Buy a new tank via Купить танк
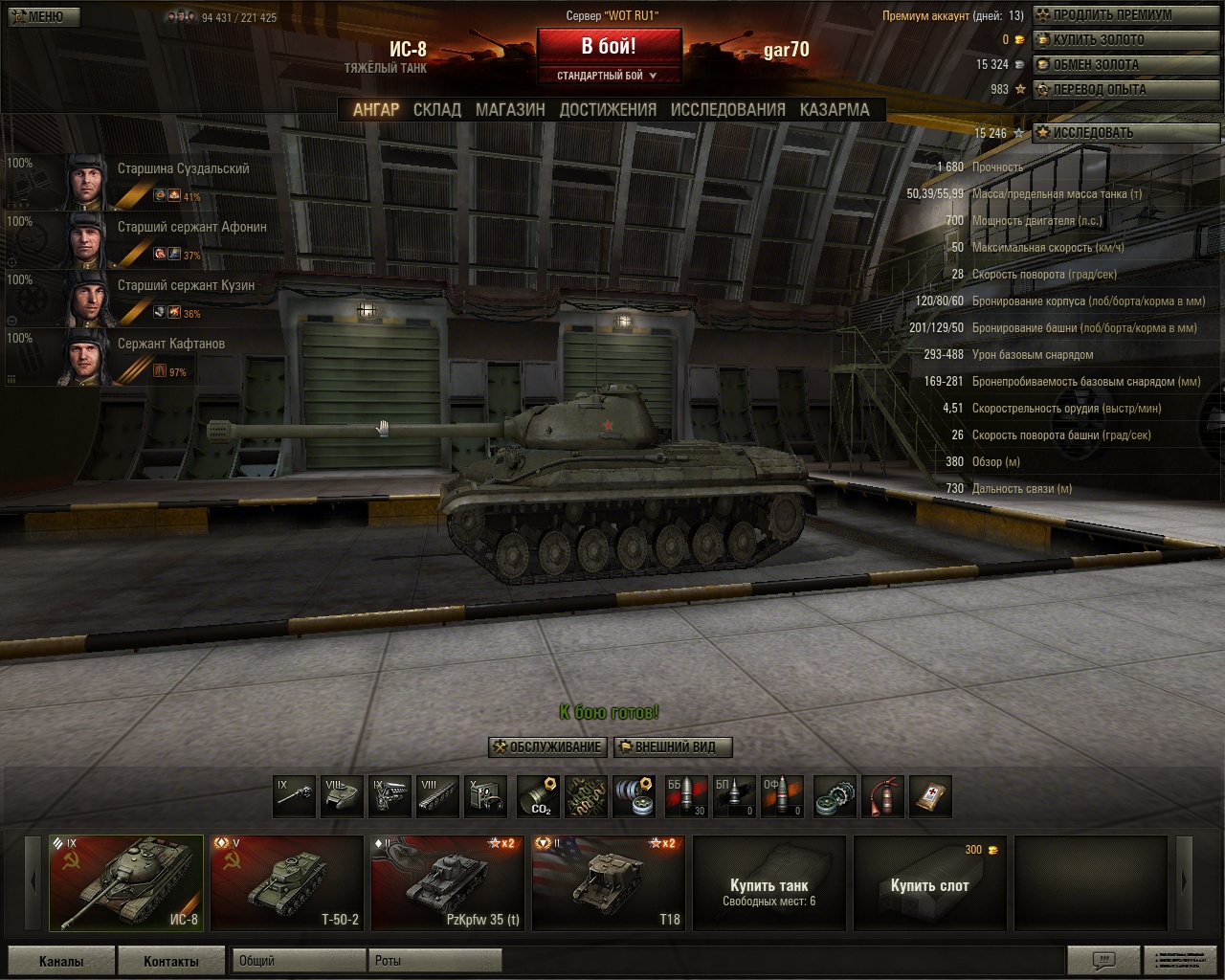This screenshot has width=1225, height=980. 769,883
